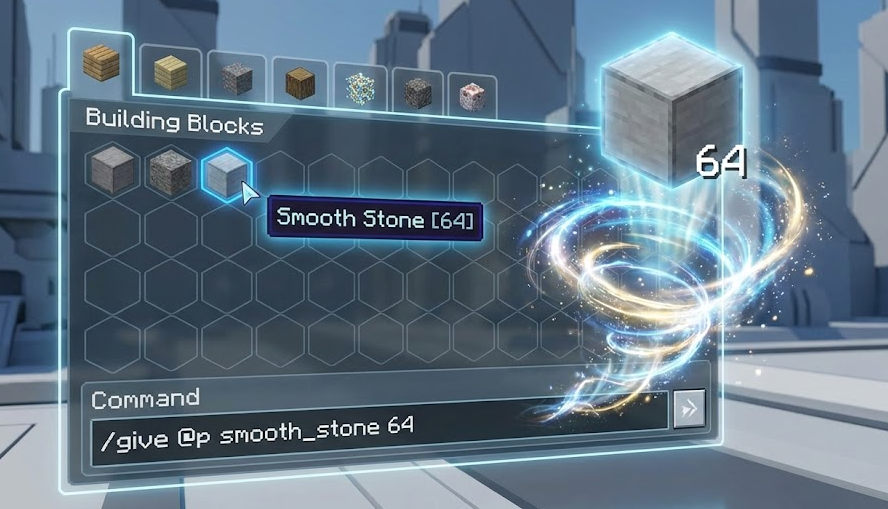Switch to the pale yellow planks tab
The image size is (888, 509).
coord(170,72)
